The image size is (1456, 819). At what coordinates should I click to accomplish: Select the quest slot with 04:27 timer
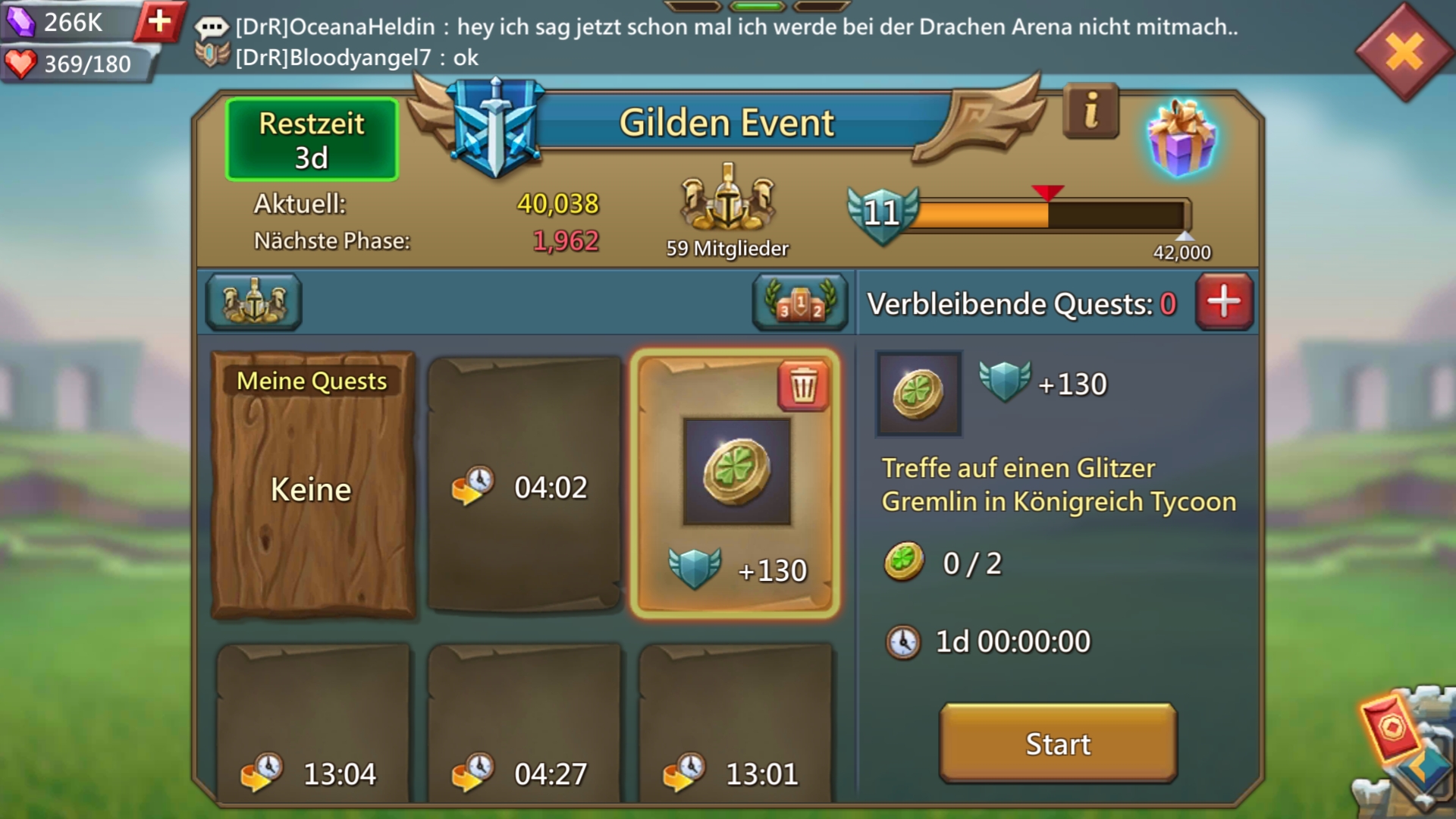524,724
